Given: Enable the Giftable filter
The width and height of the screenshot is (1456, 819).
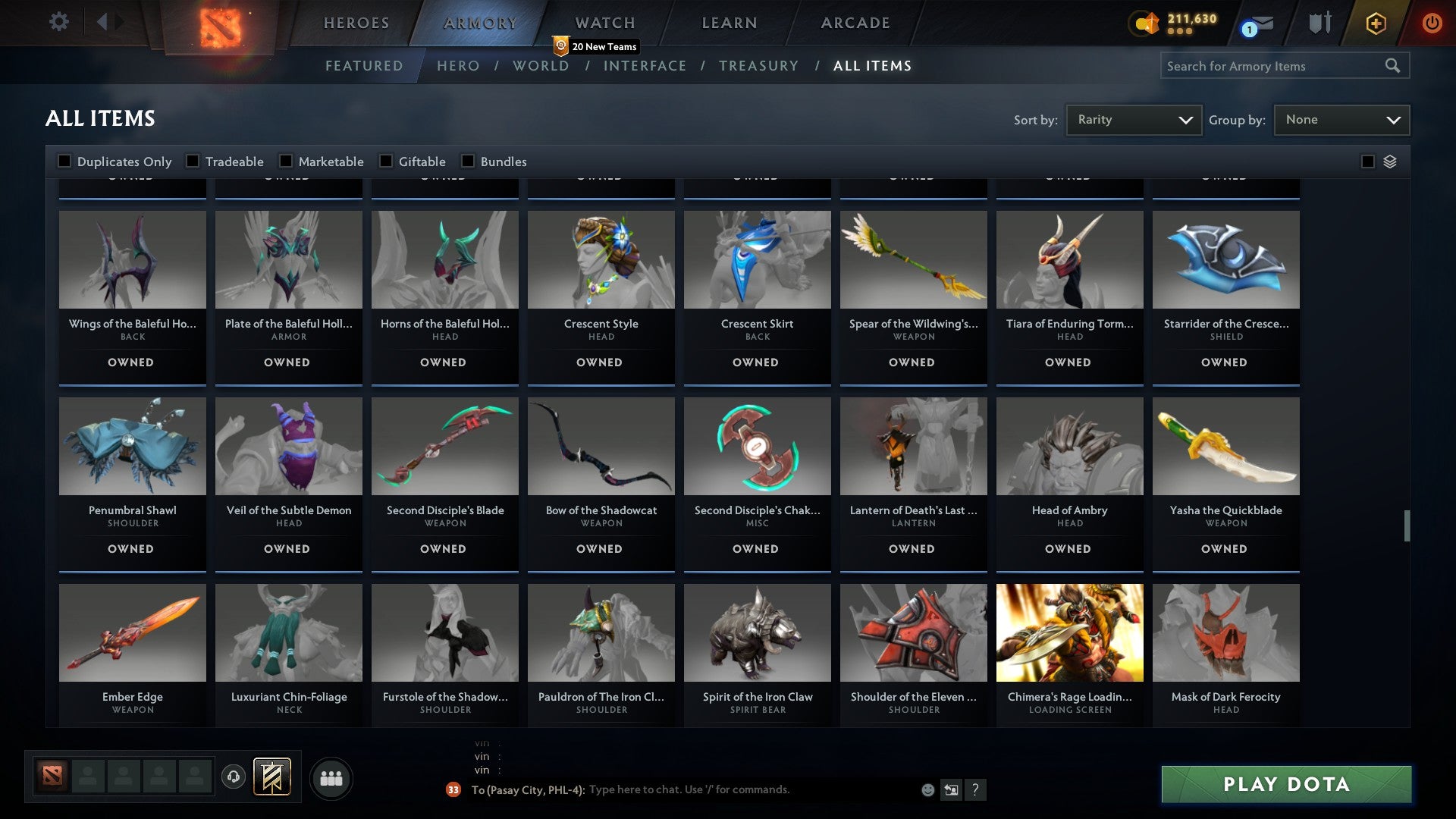Looking at the screenshot, I should [x=387, y=161].
